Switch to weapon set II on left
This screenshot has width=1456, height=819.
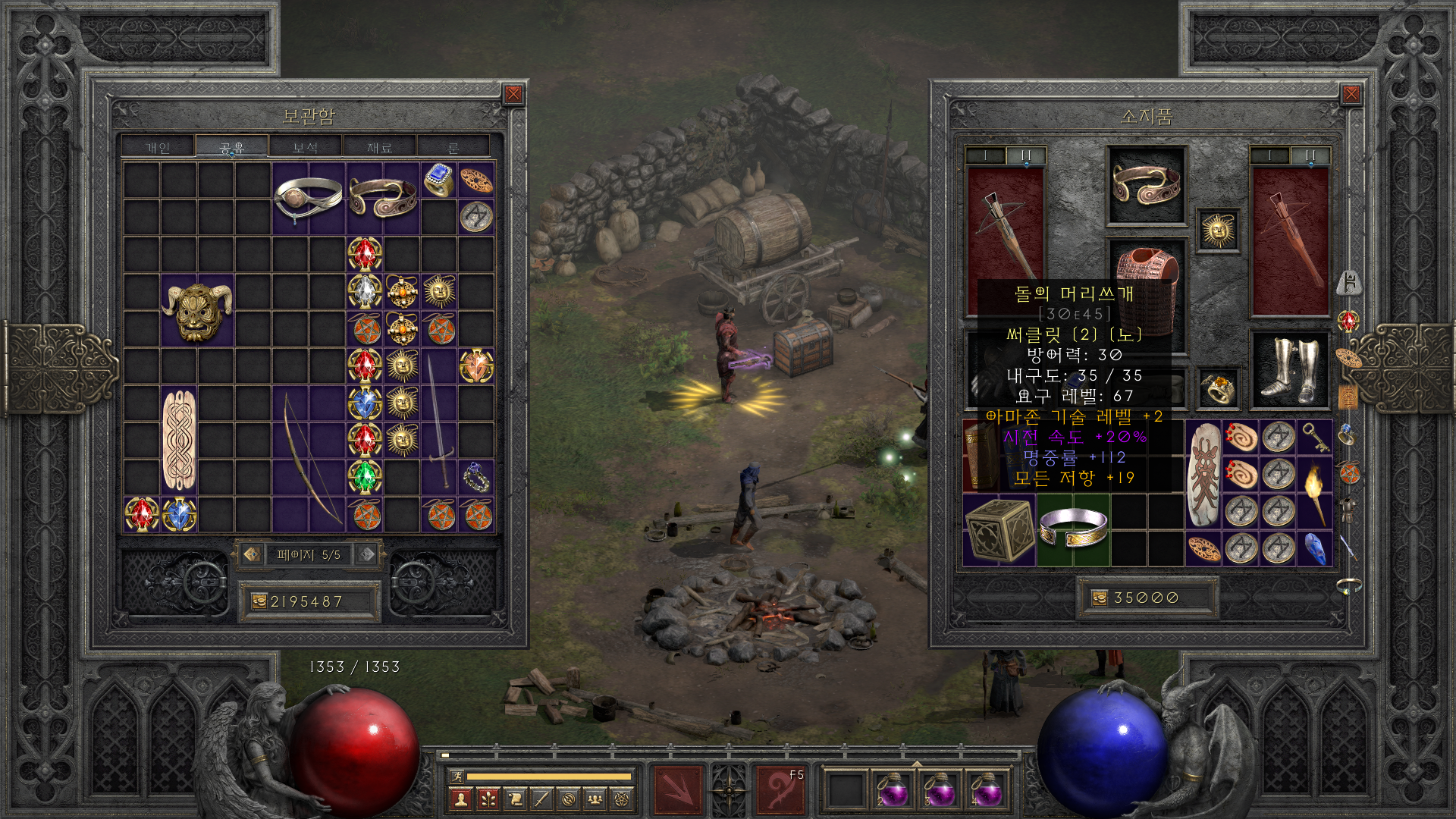pyautogui.click(x=1025, y=155)
